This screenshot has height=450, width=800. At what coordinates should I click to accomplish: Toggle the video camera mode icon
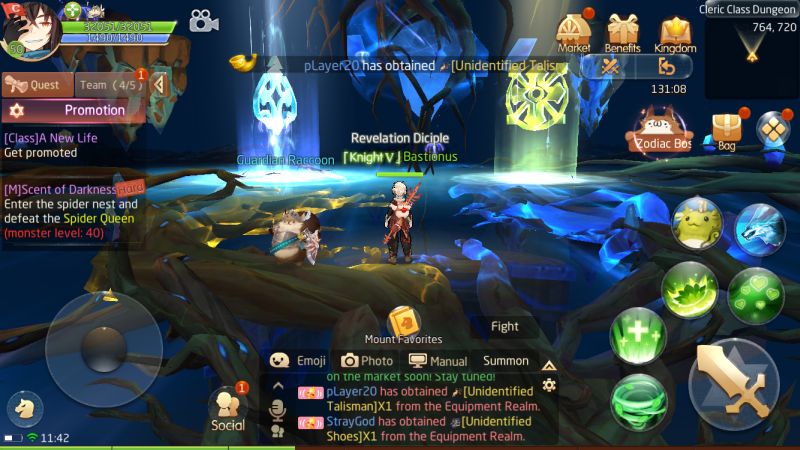(204, 21)
